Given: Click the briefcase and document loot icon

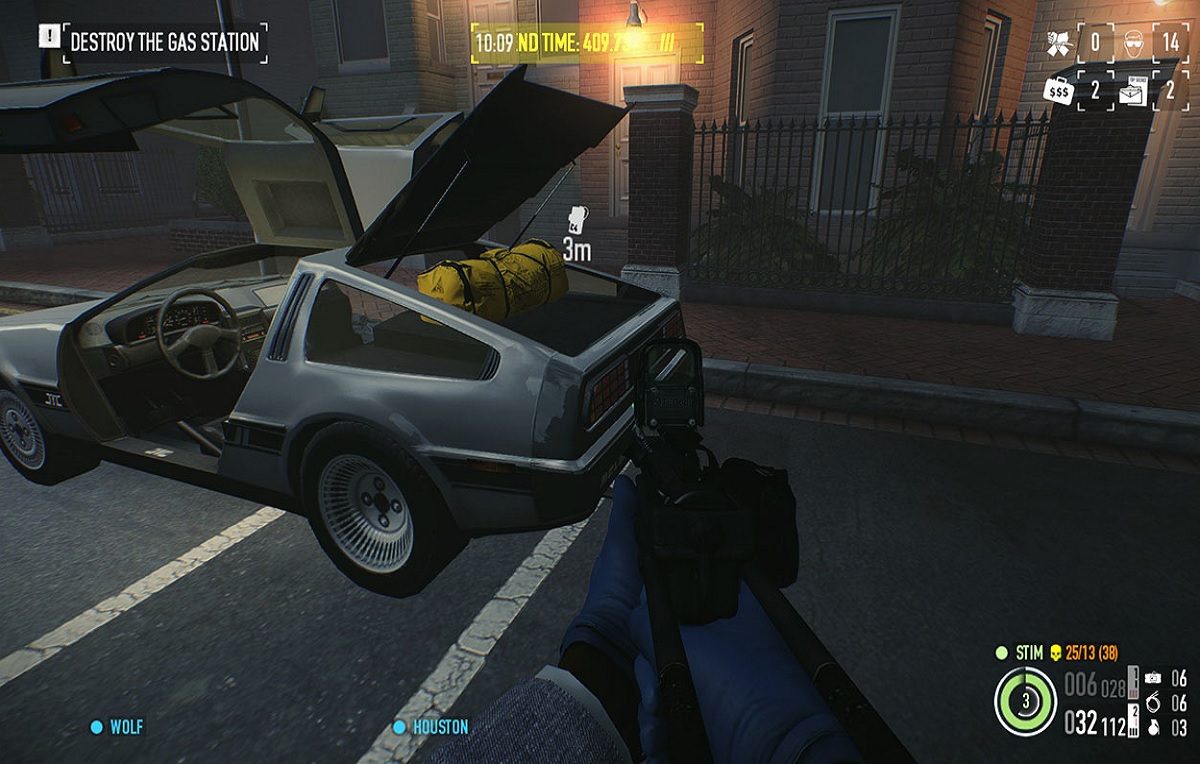Looking at the screenshot, I should click(1133, 91).
